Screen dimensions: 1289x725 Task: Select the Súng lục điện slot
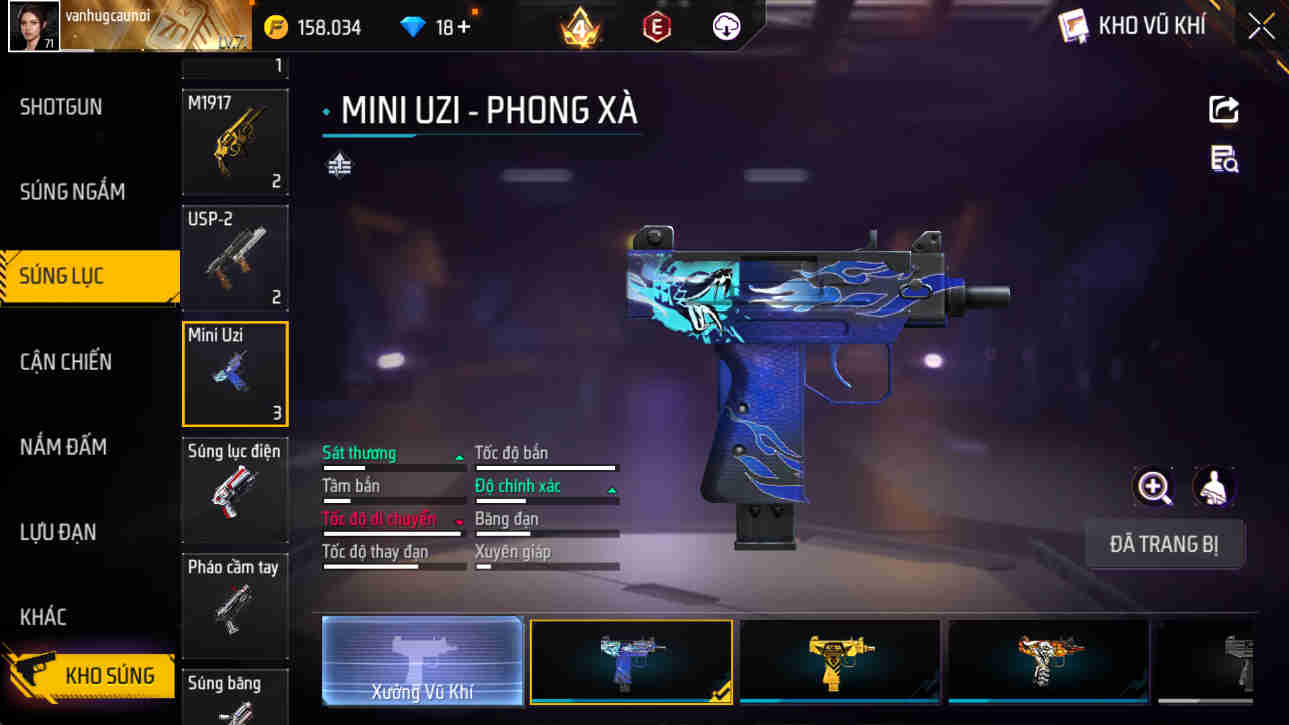pos(235,489)
